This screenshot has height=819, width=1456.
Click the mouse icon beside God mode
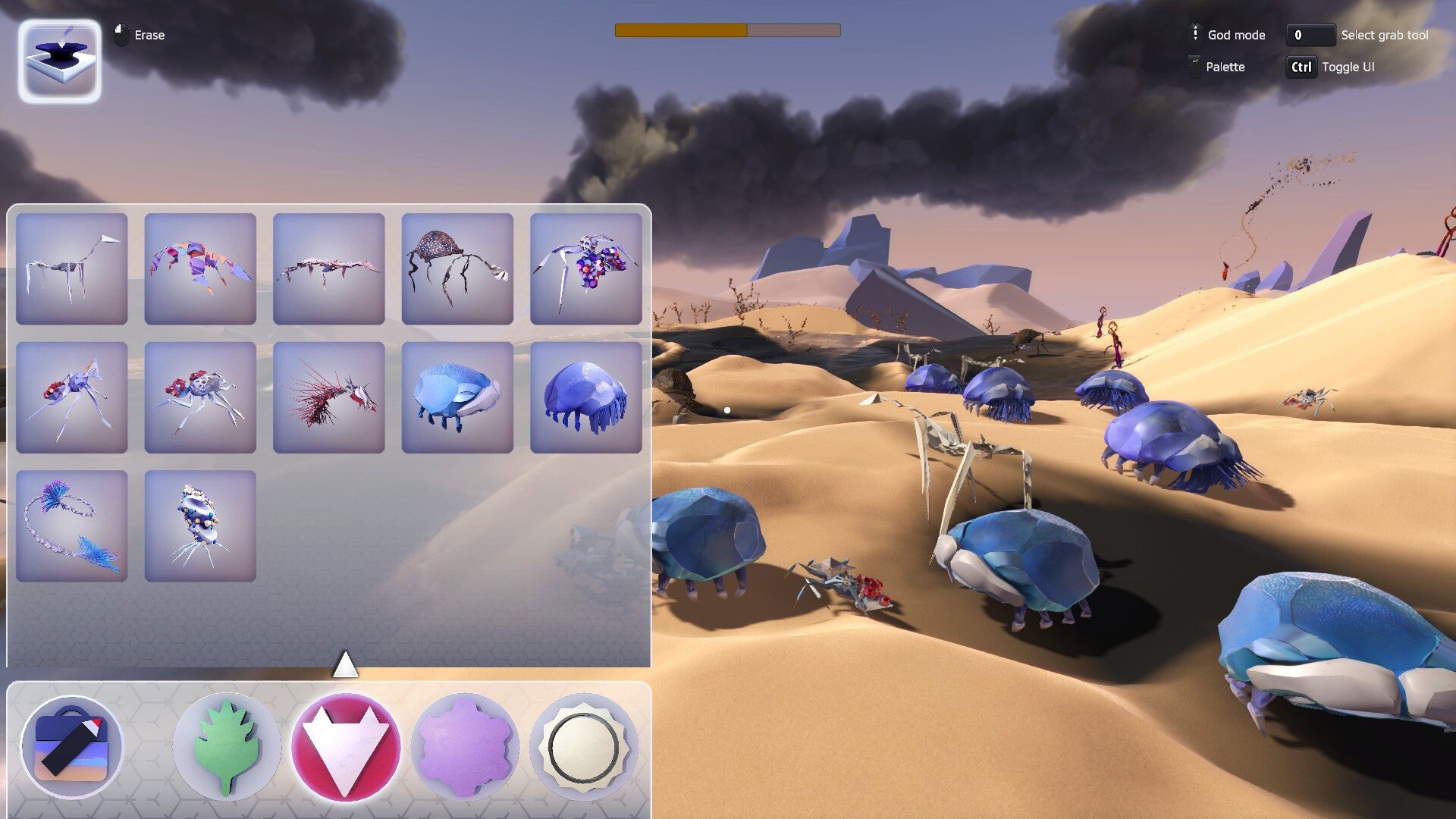pyautogui.click(x=1195, y=34)
